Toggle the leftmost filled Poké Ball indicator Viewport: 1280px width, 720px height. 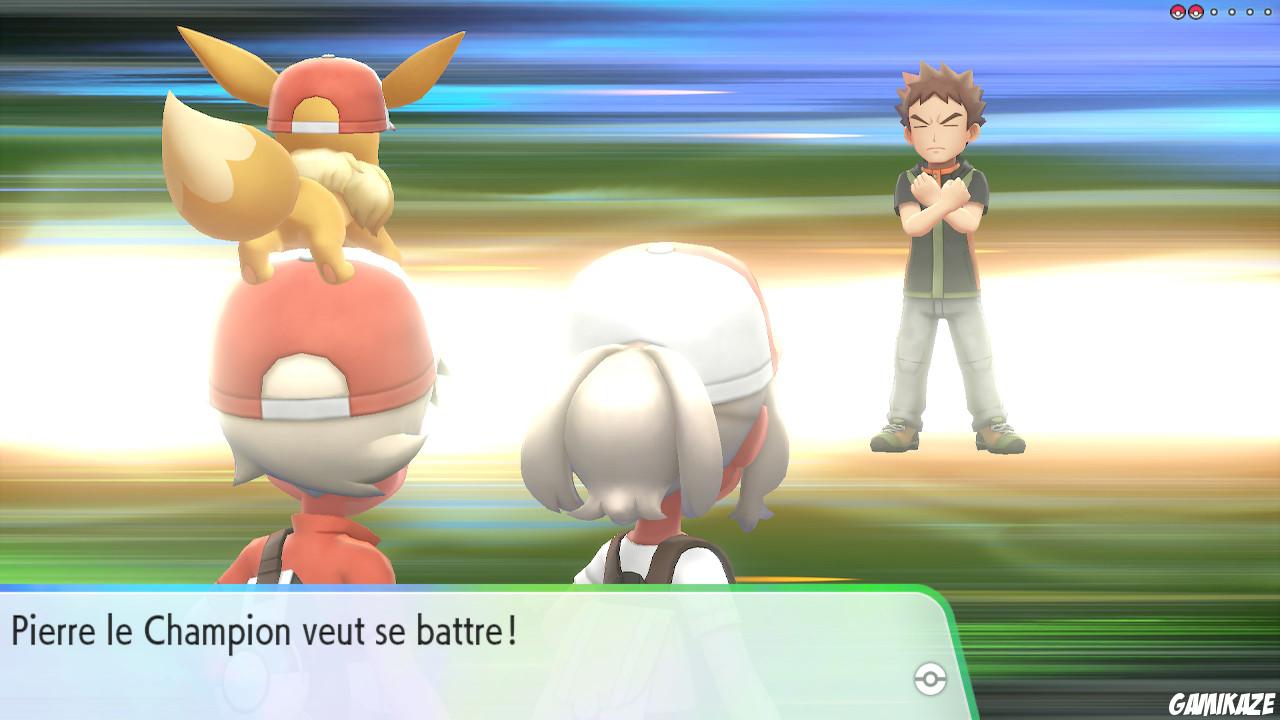(1178, 11)
